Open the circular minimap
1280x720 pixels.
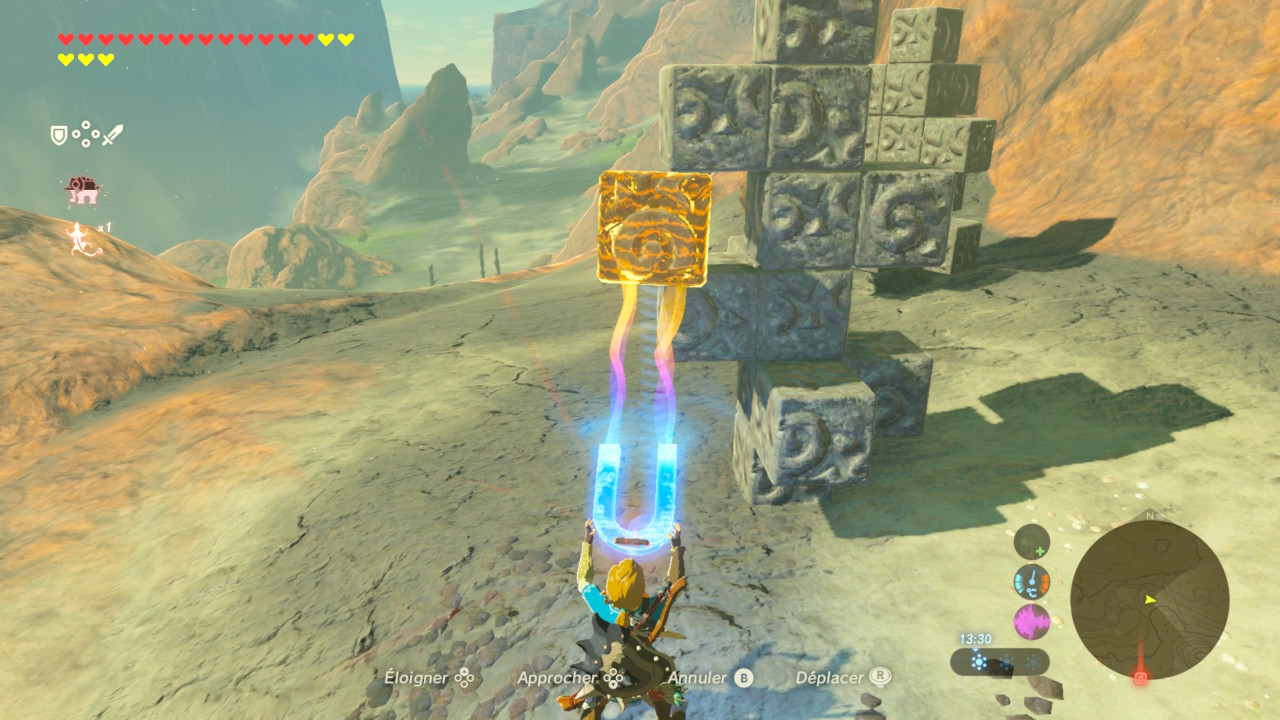pos(1149,600)
